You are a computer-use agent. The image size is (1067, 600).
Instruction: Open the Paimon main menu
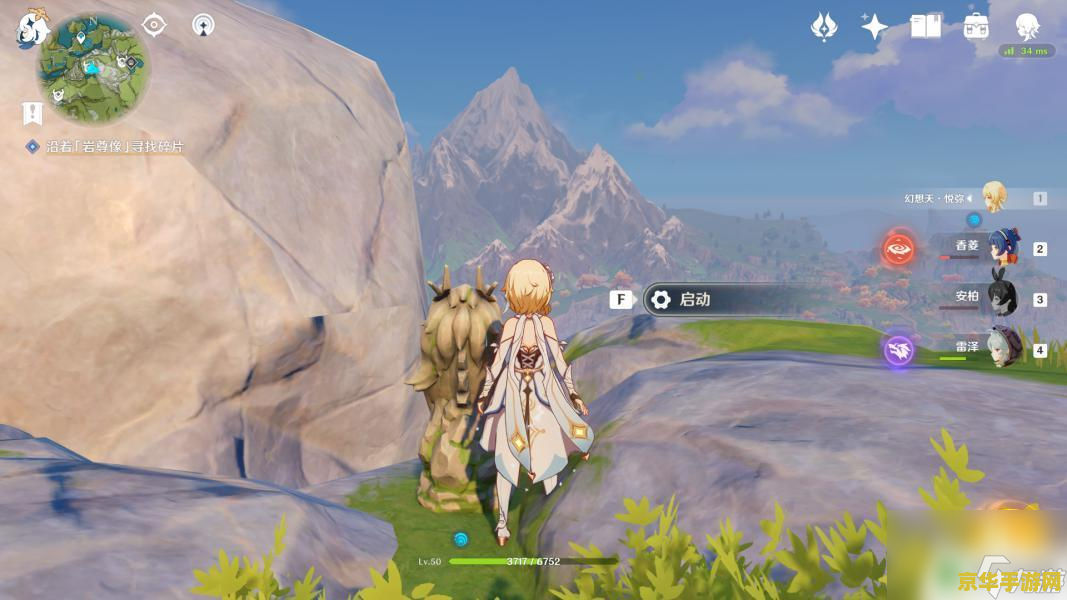point(31,27)
